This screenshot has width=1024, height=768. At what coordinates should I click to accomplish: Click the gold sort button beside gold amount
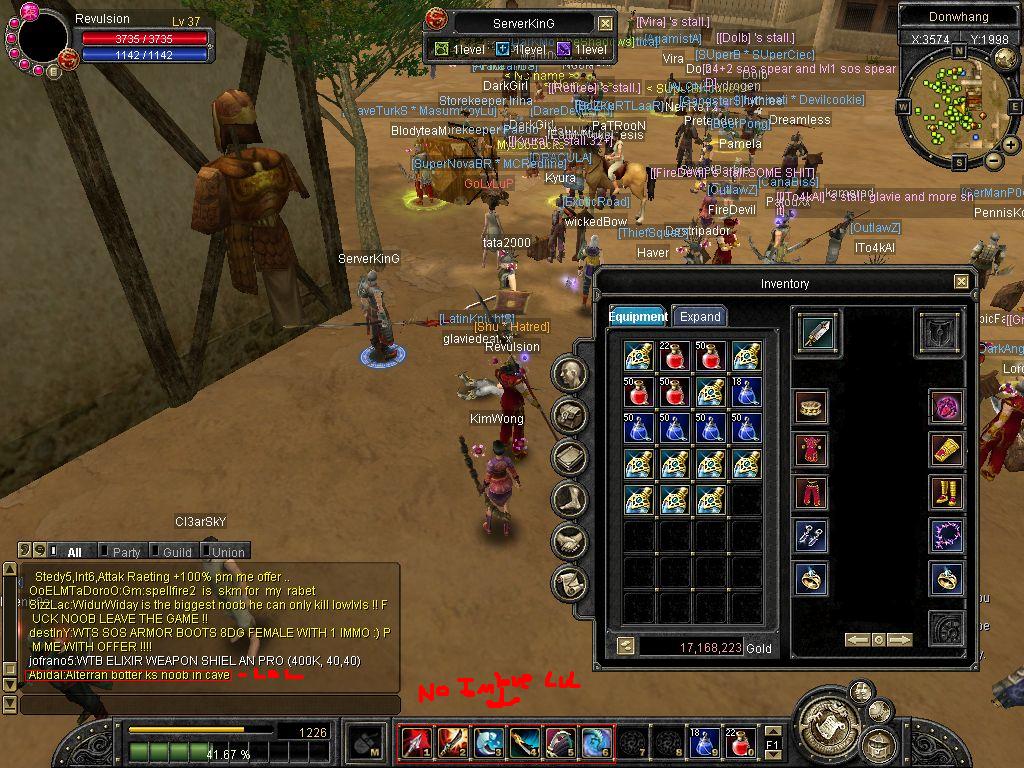tap(625, 647)
